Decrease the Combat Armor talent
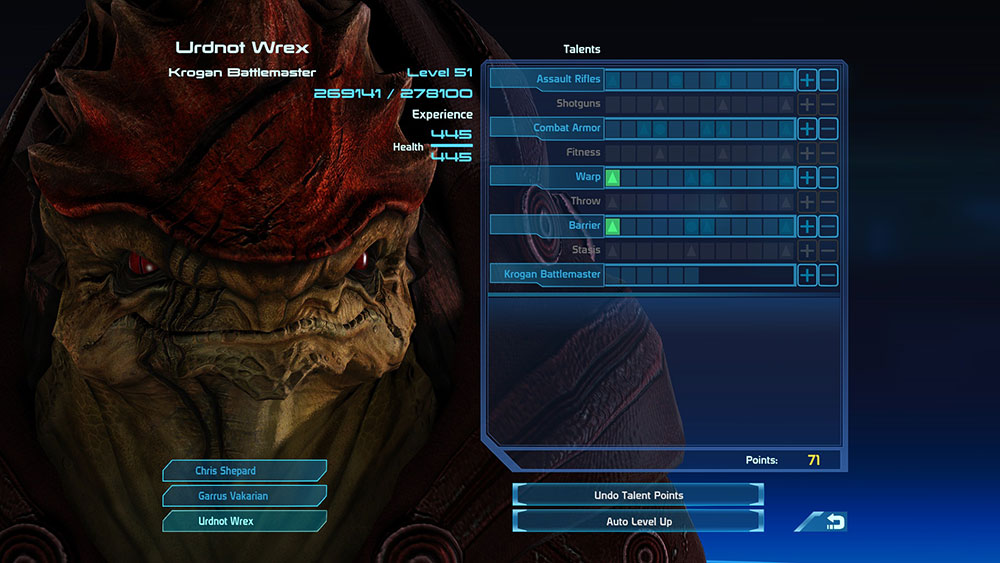The height and width of the screenshot is (563, 1000). (x=828, y=128)
